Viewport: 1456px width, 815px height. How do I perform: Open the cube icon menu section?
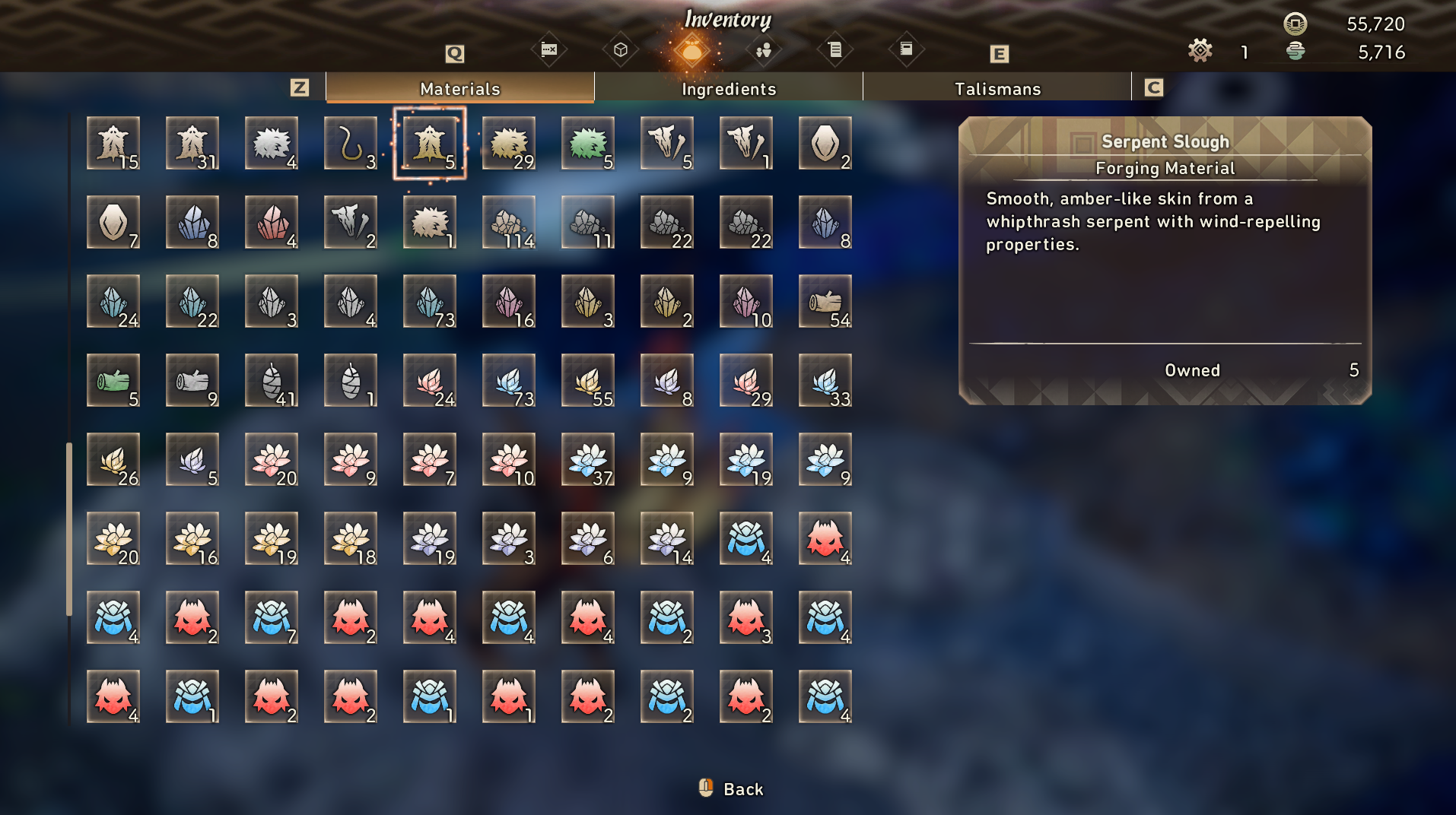tap(620, 50)
